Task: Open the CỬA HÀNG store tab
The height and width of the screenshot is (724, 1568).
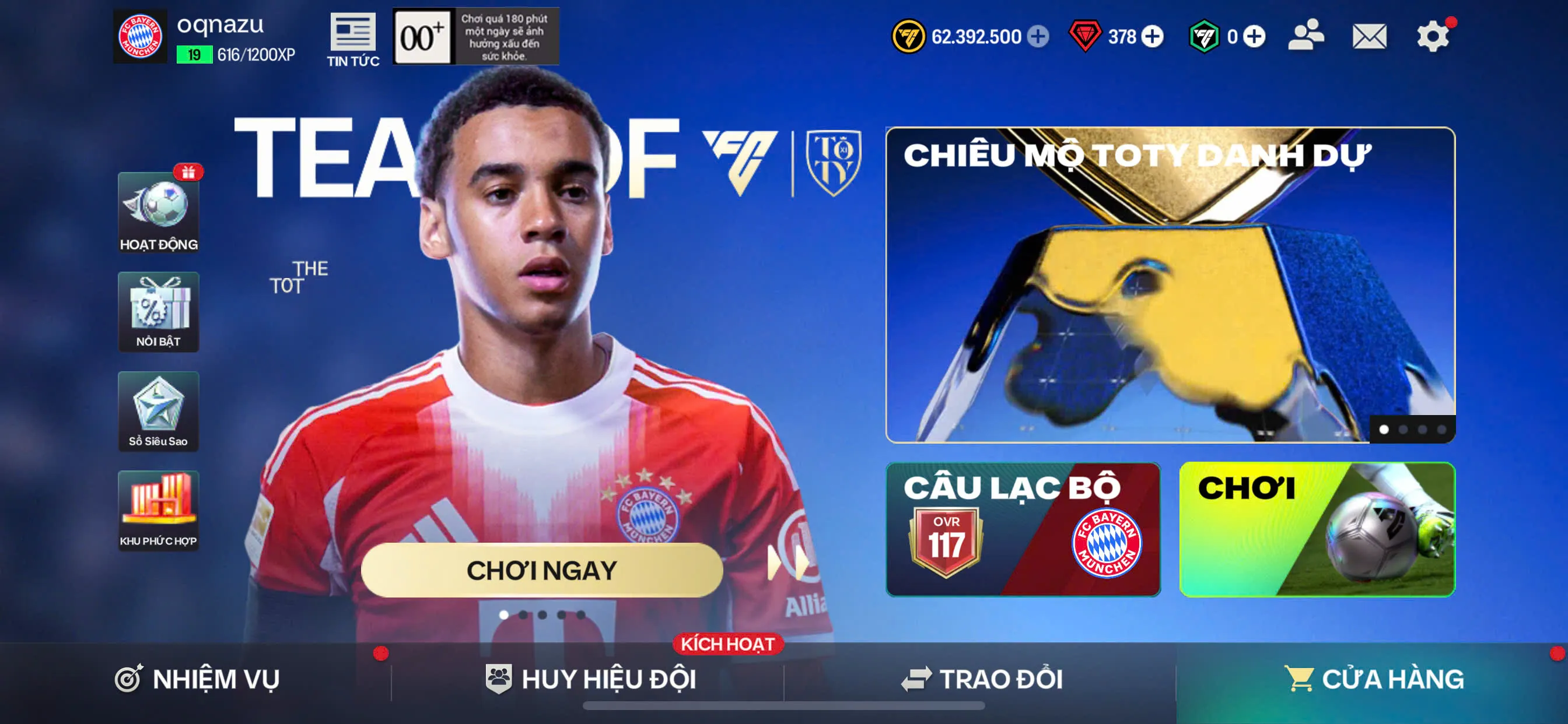Action: (1373, 679)
